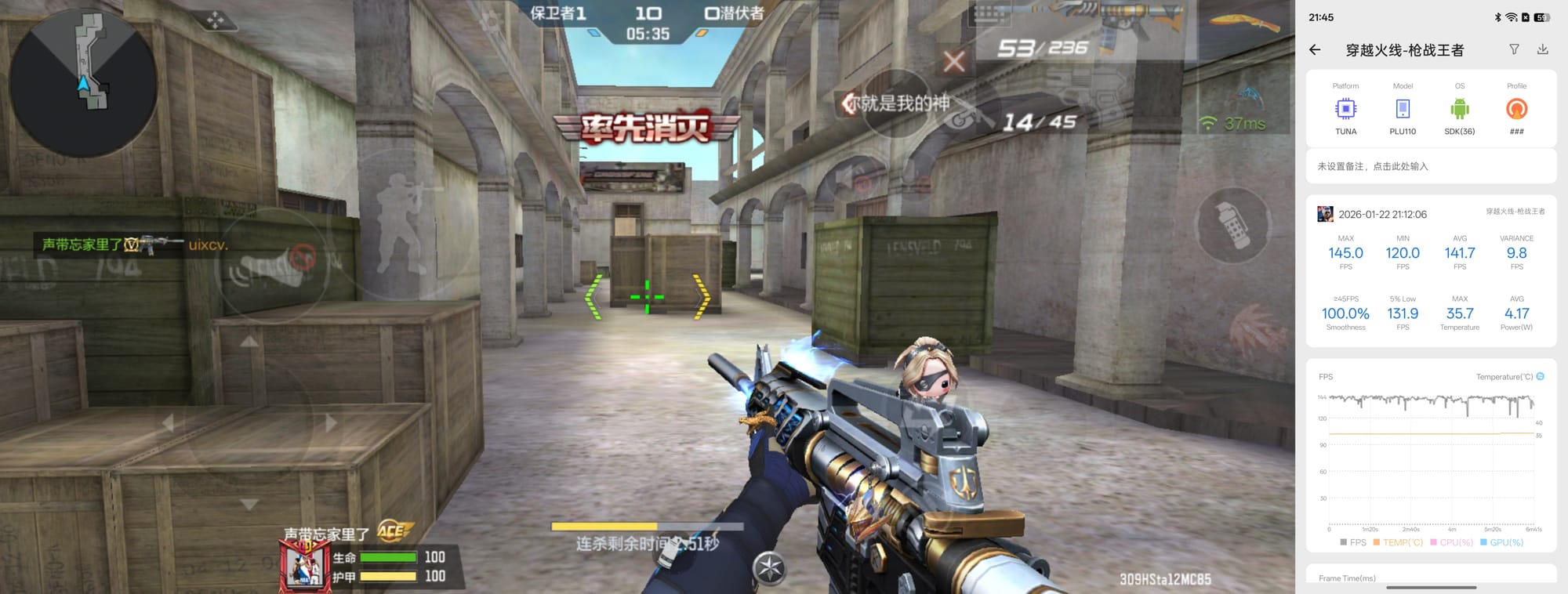Screen dimensions: 1568x594
Task: Push the joystick right arrow
Action: pos(331,423)
